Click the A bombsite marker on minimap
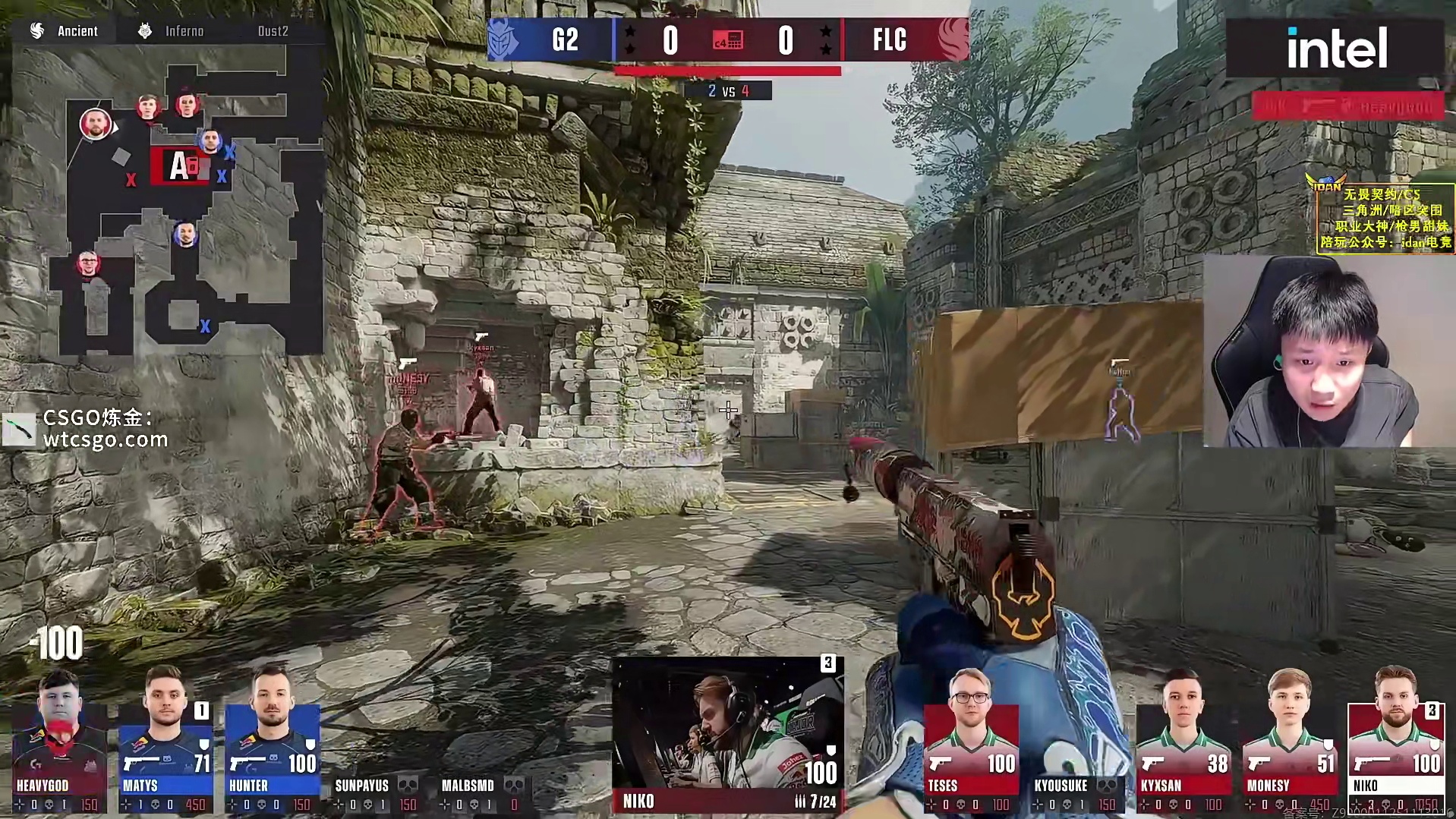Viewport: 1456px width, 819px height. [x=181, y=165]
